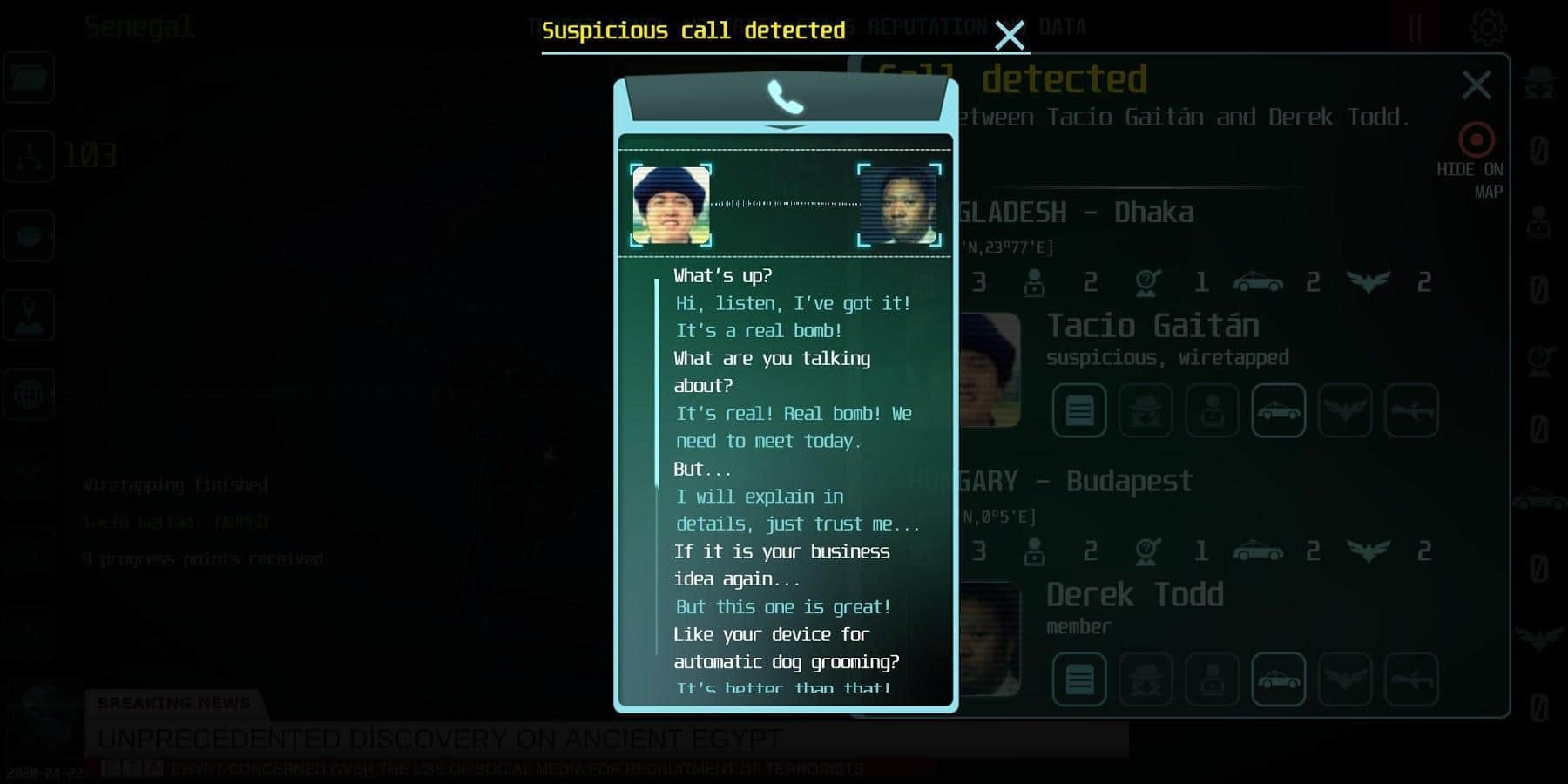Close the Call detected panel
The image size is (1568, 784).
point(1477,85)
